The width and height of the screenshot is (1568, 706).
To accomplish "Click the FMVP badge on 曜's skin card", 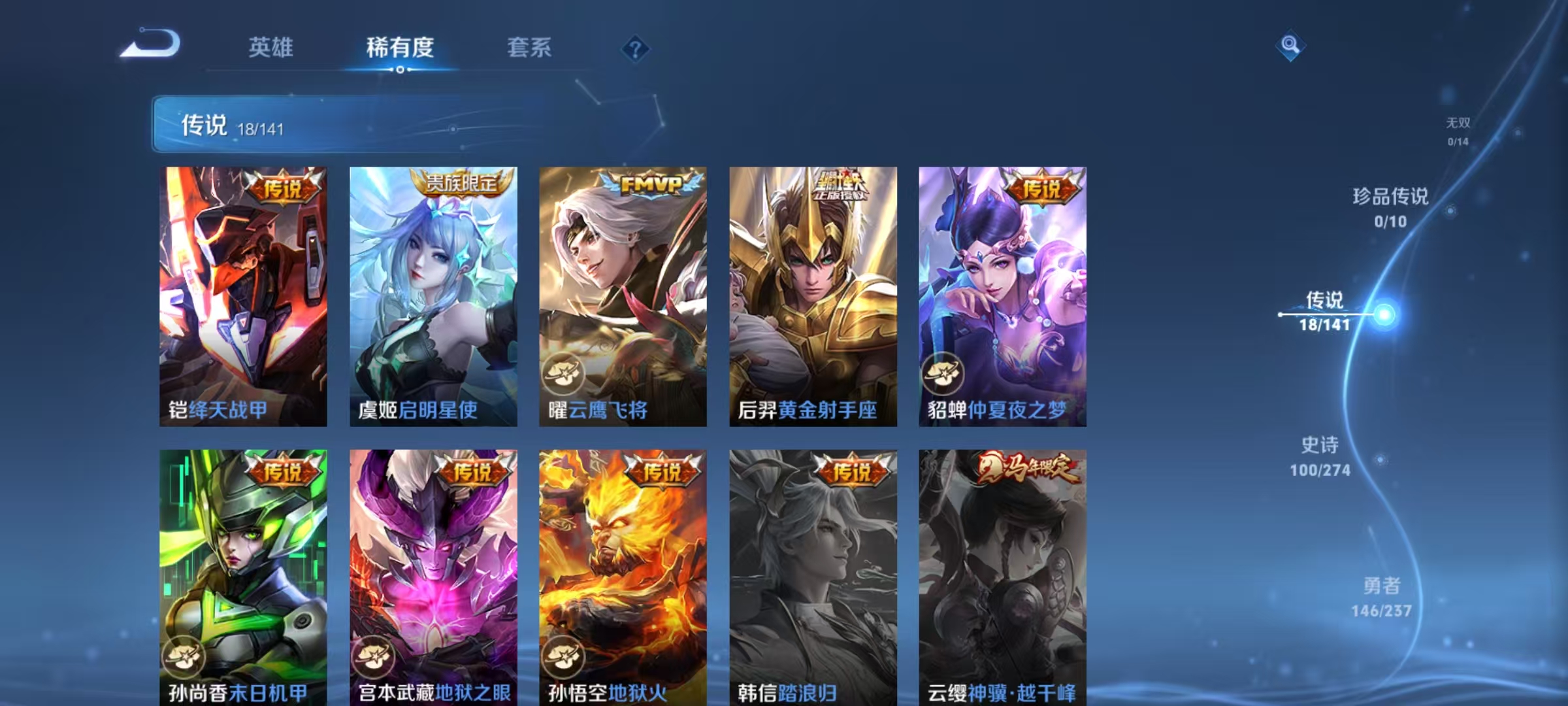I will pos(653,185).
